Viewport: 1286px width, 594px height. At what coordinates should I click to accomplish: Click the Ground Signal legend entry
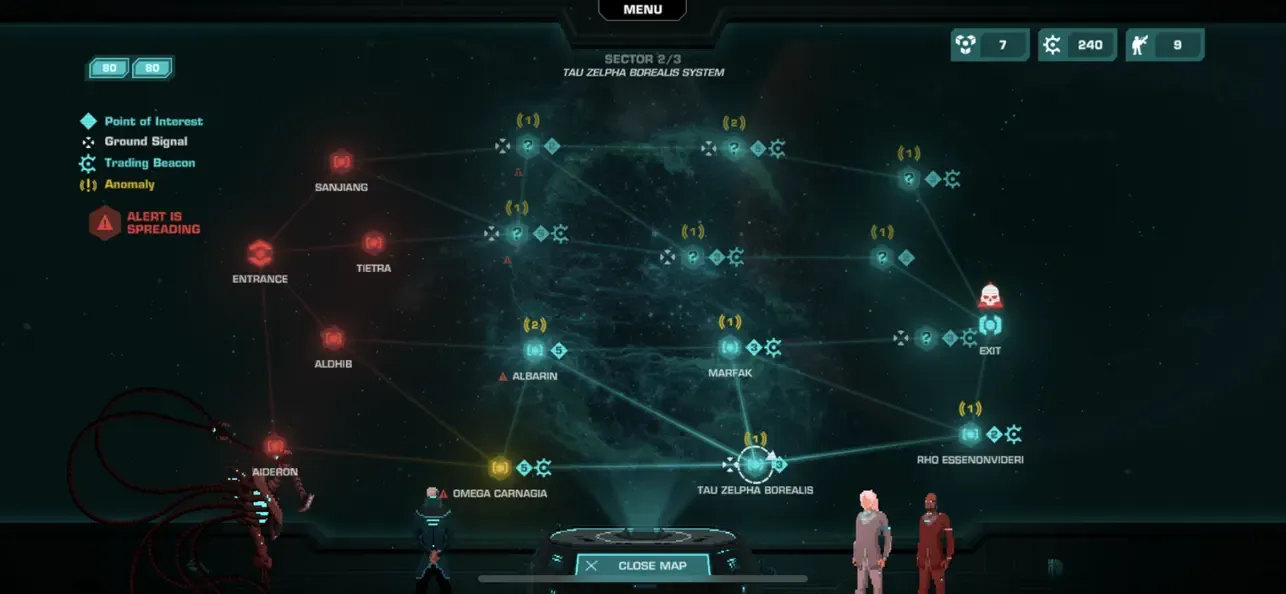[145, 142]
